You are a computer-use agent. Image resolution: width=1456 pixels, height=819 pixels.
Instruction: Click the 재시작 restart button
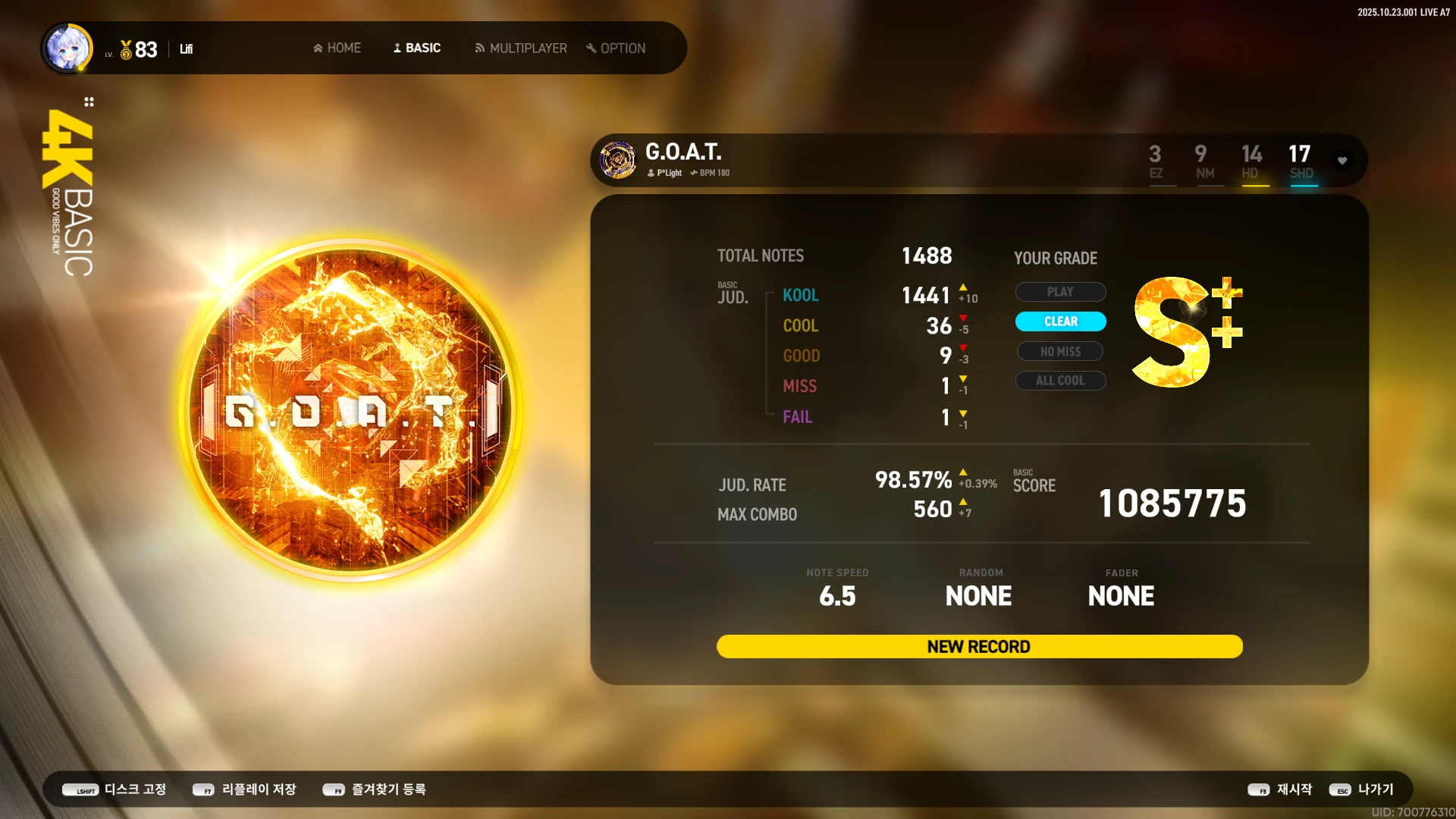[1280, 789]
